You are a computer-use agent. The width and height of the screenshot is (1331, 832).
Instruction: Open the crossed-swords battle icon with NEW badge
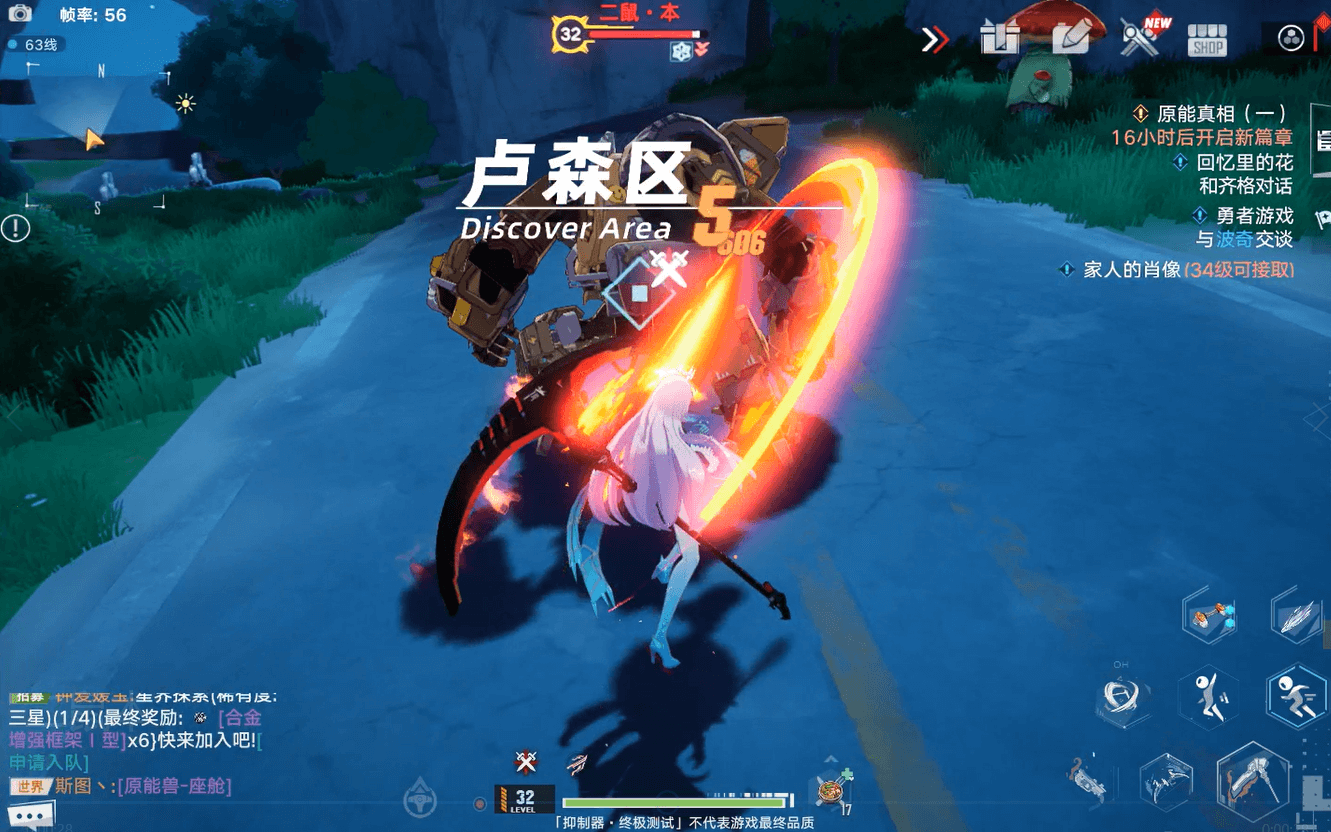[1140, 37]
